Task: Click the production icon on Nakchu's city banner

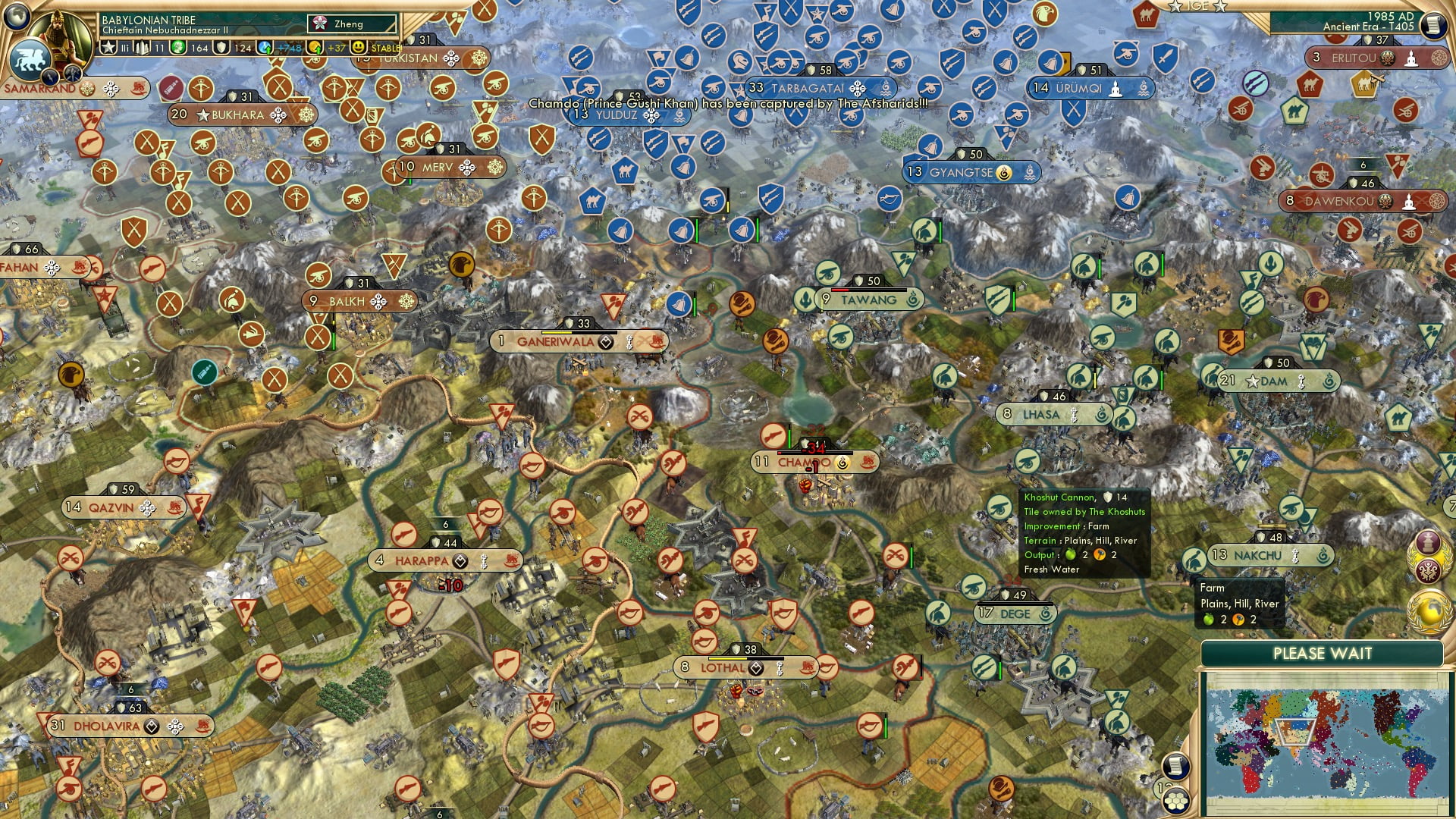Action: point(1294,554)
